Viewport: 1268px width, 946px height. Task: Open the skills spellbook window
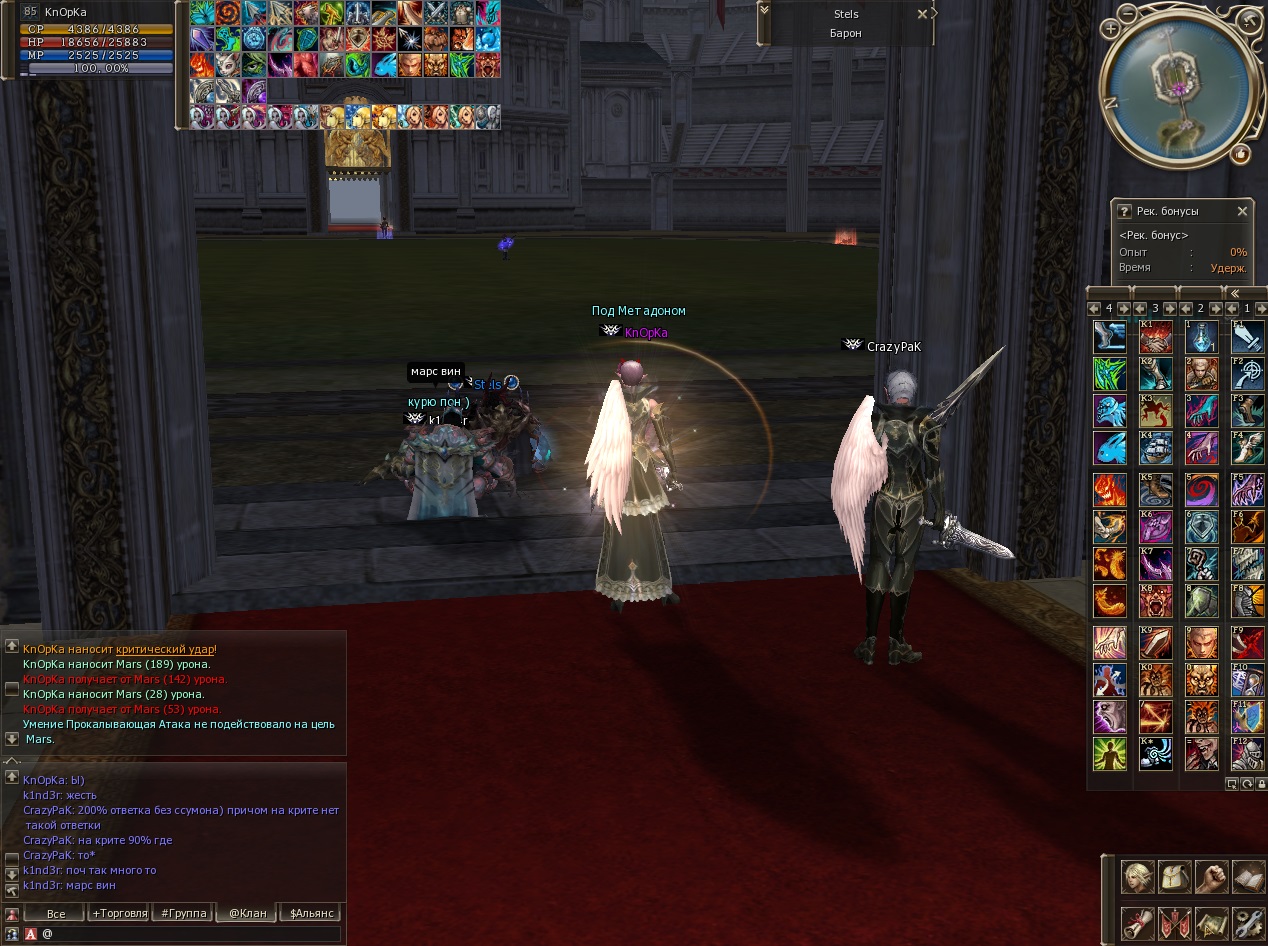click(1249, 877)
